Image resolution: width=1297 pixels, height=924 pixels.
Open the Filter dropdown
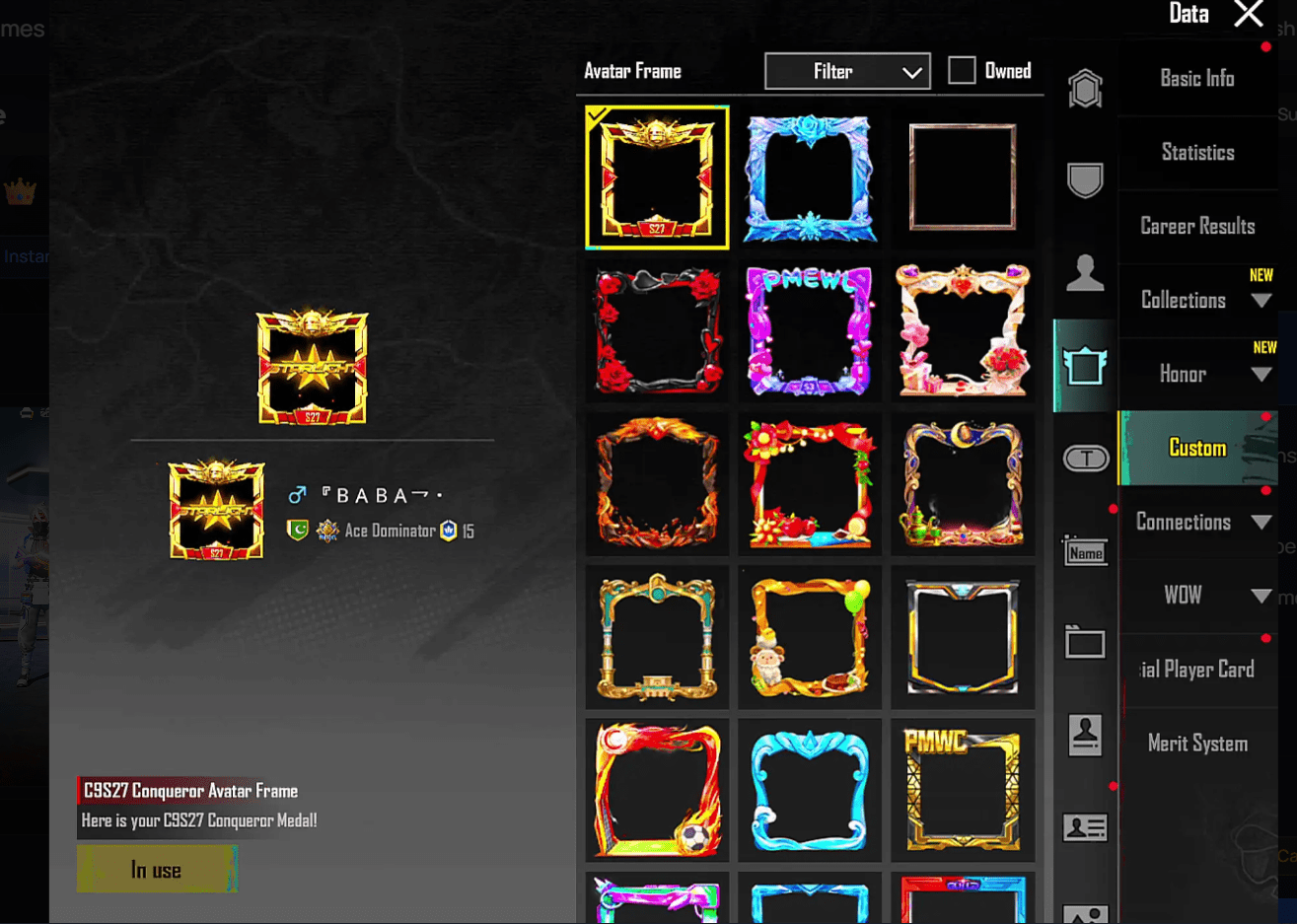click(x=846, y=70)
